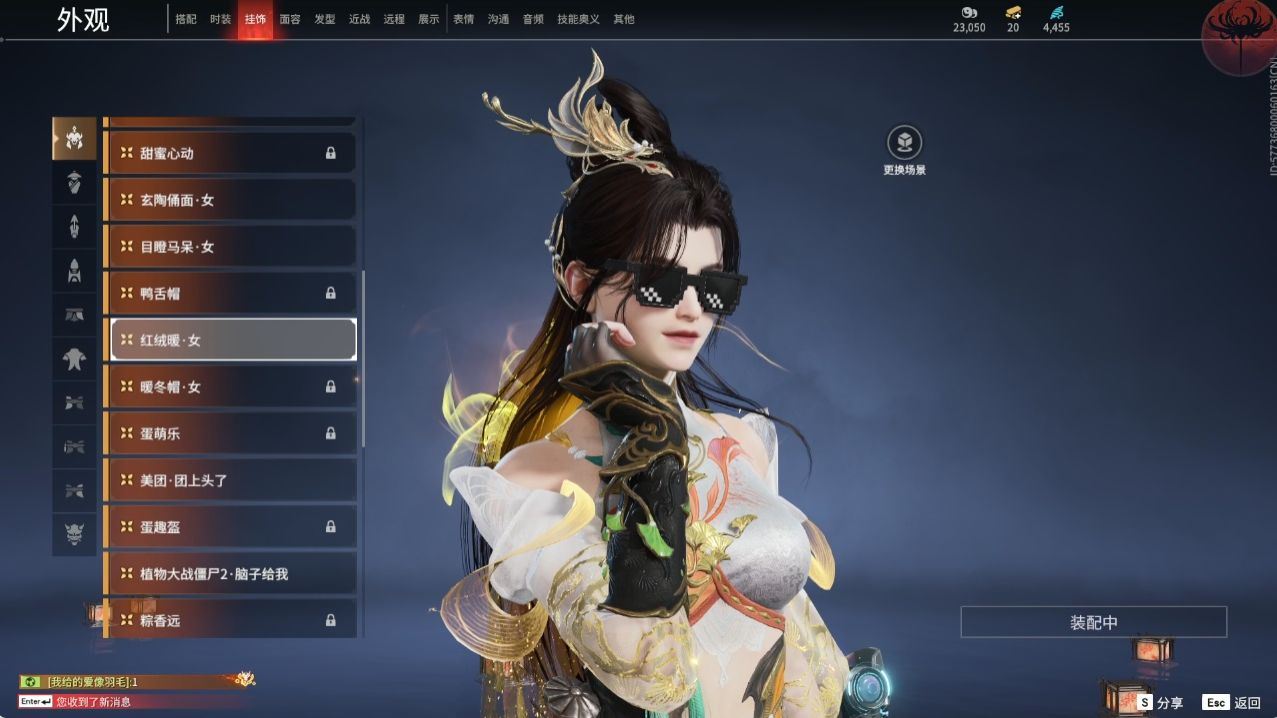Viewport: 1277px width, 718px height.
Task: Click the 更换场景 scene change icon
Action: pos(904,143)
